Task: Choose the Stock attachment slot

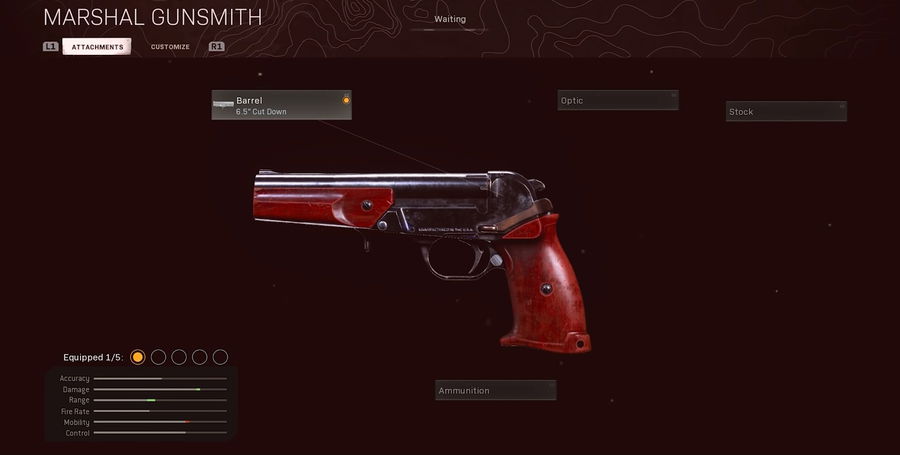Action: tap(785, 111)
